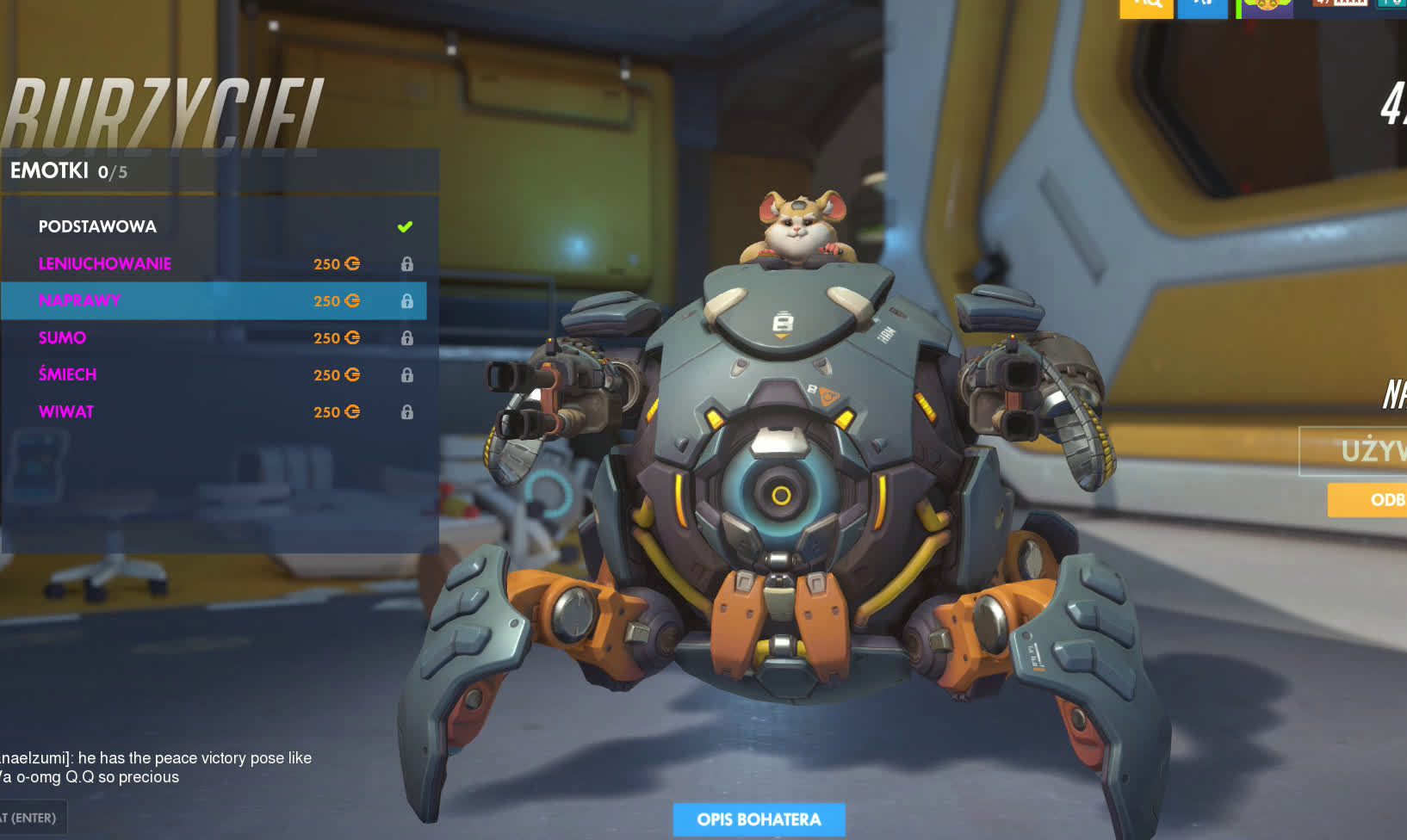Select the Naprawy emote row
Viewport: 1407px width, 840px height.
coord(212,300)
